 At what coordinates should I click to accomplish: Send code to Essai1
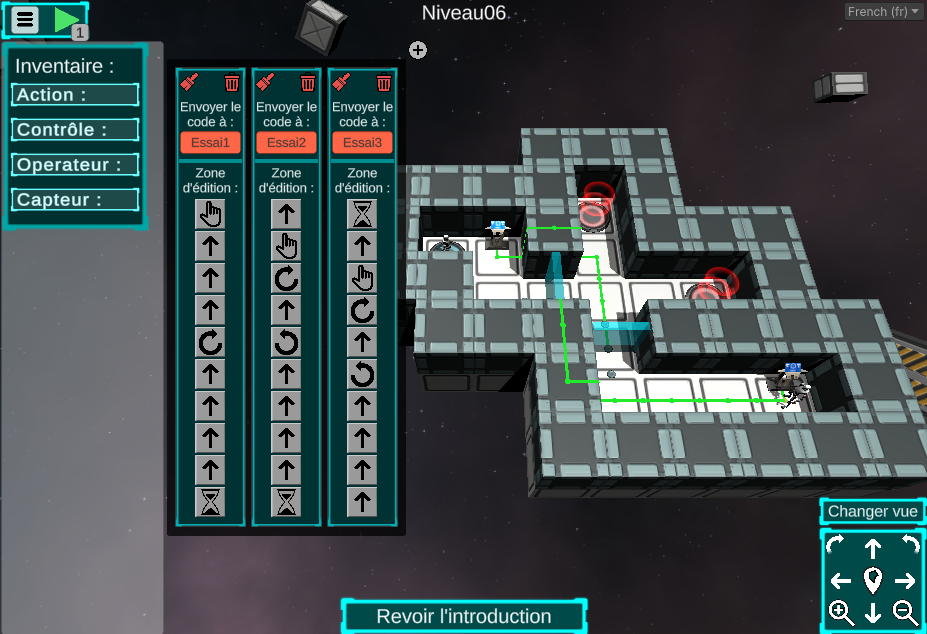211,142
